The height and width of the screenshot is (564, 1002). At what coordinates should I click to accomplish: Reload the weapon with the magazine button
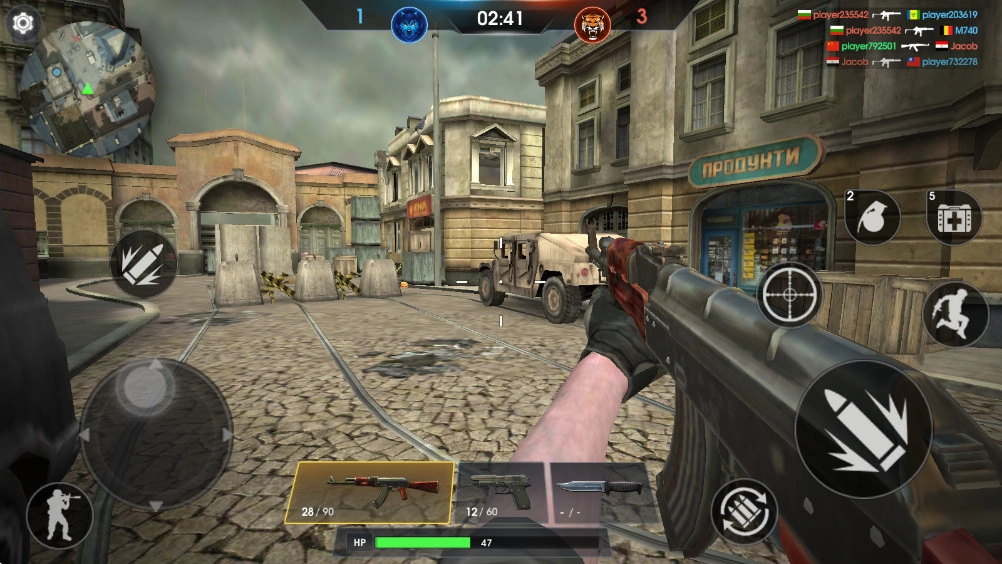tap(744, 512)
